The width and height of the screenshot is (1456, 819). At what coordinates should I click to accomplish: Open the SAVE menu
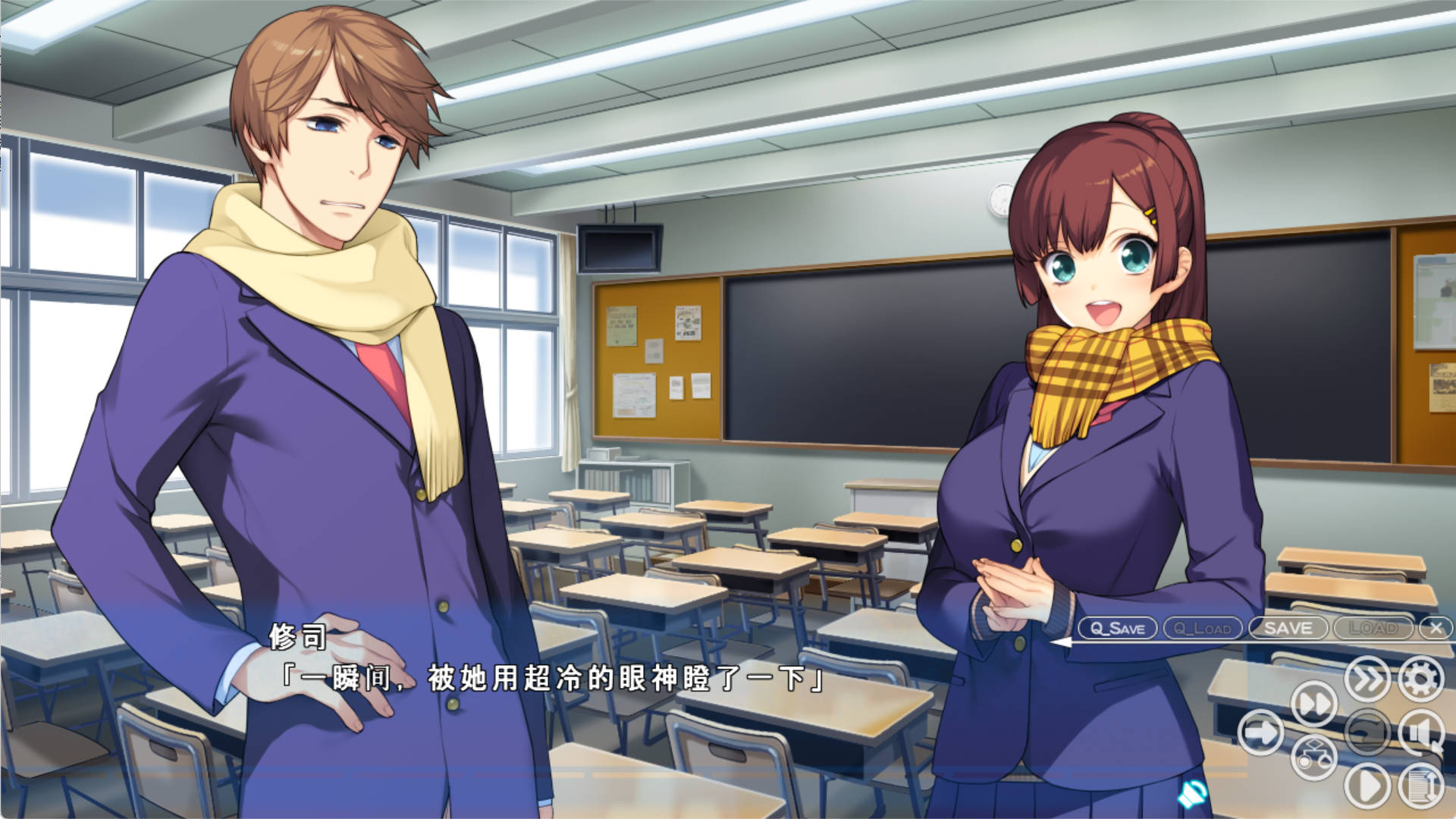(1288, 629)
